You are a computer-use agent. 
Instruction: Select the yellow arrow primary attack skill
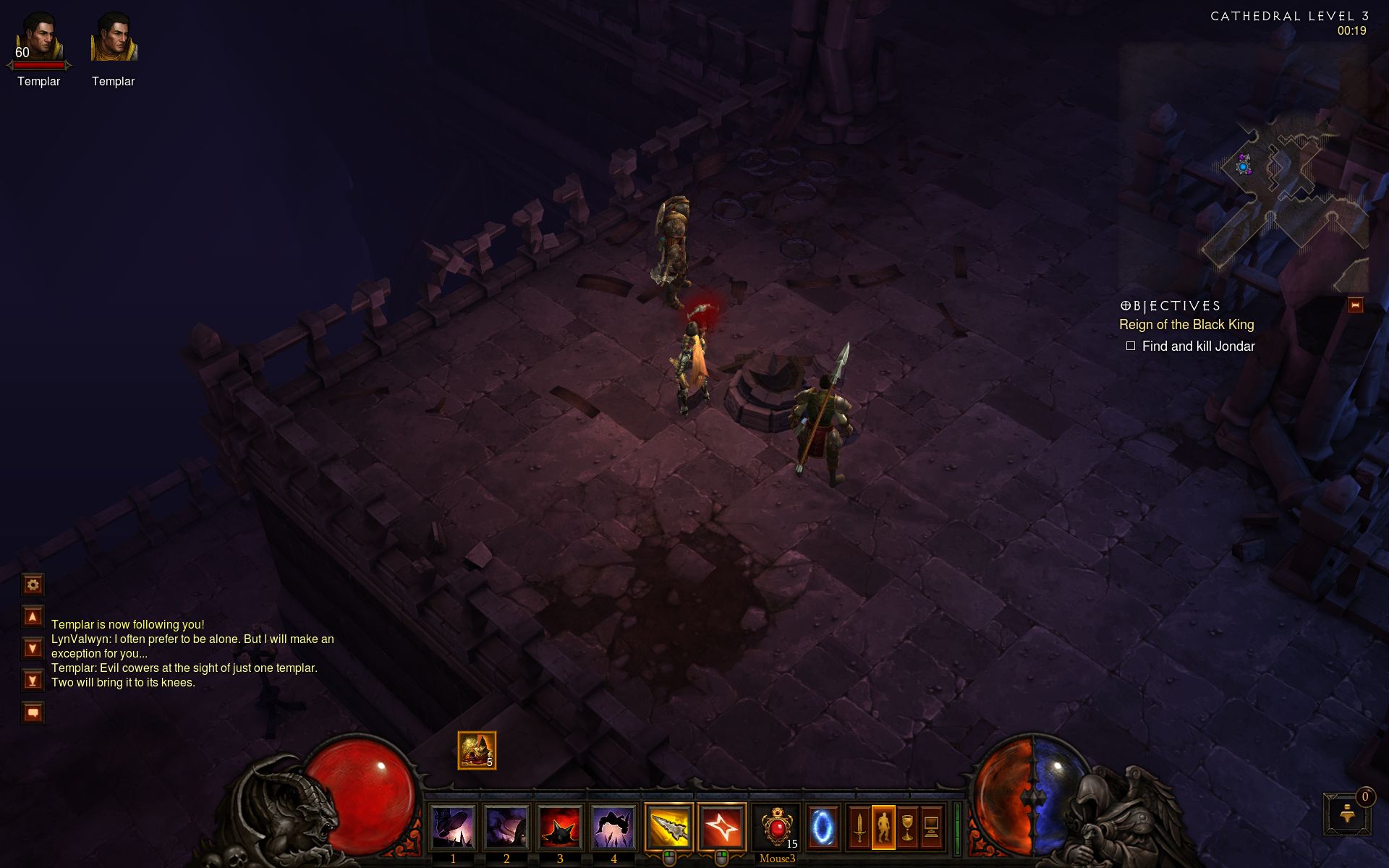tap(669, 827)
